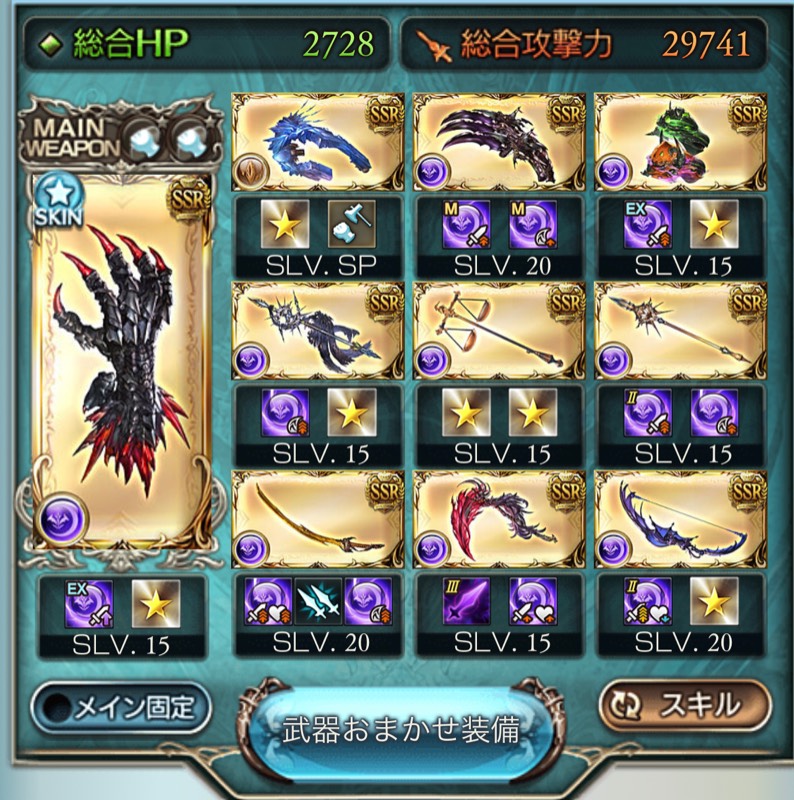Pick the golden katana weapon slot

click(316, 518)
